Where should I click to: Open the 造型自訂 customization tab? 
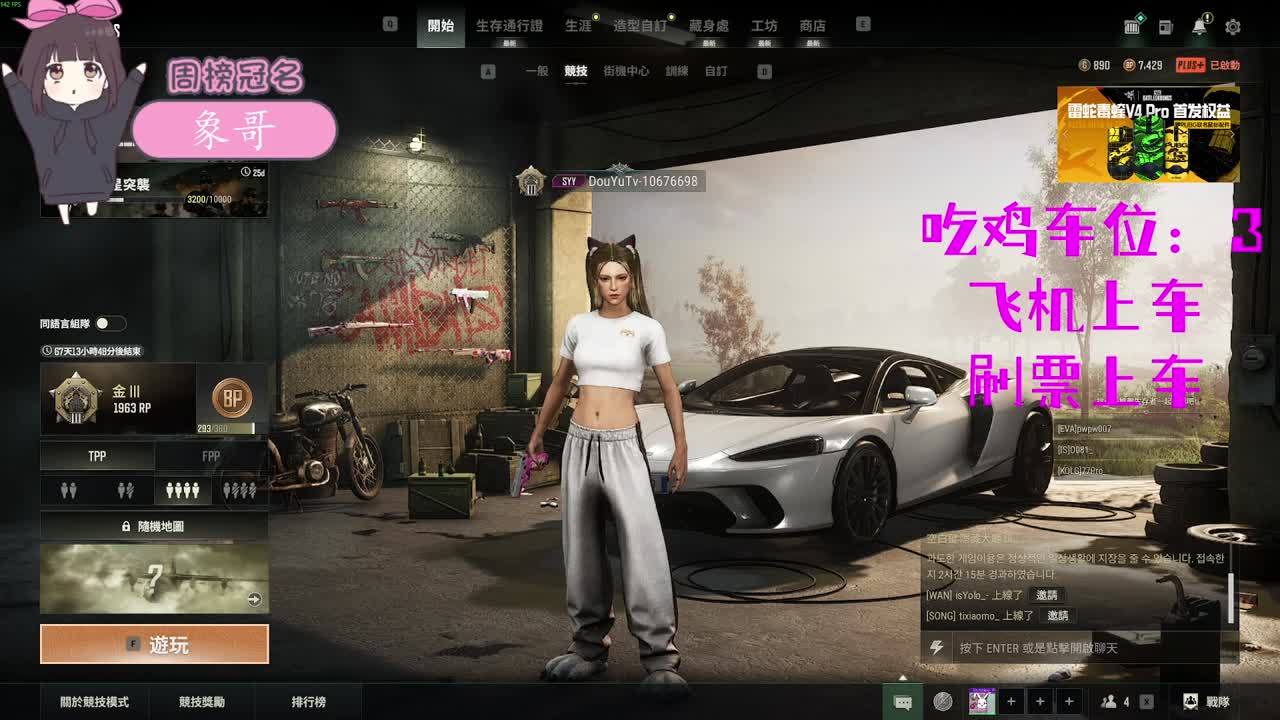[640, 26]
